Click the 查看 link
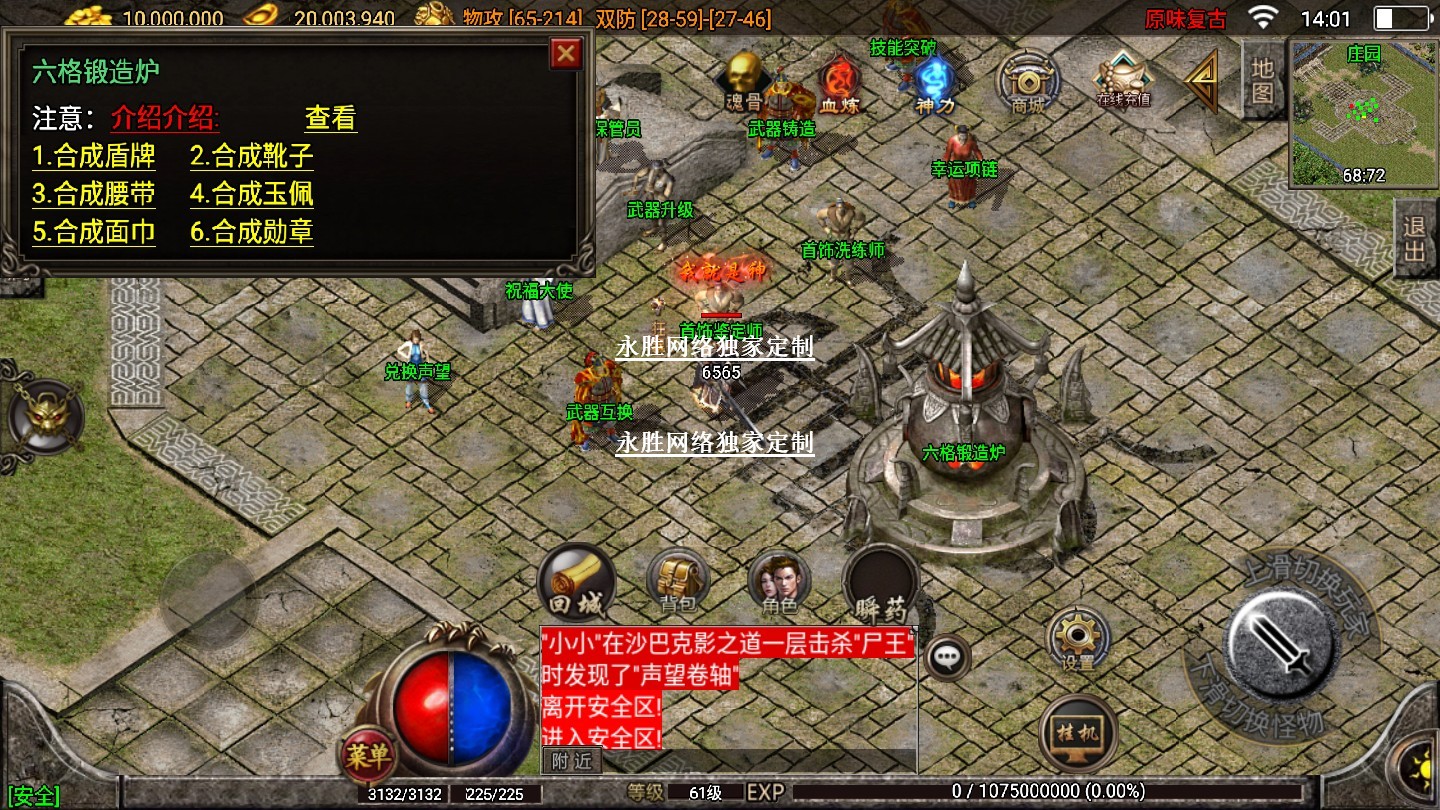This screenshot has height=810, width=1440. 330,118
